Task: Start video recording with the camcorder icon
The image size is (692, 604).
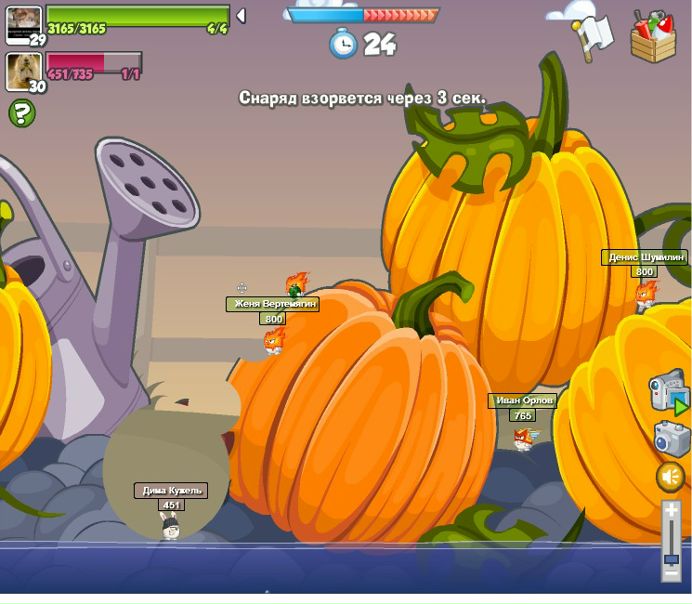Action: click(668, 391)
